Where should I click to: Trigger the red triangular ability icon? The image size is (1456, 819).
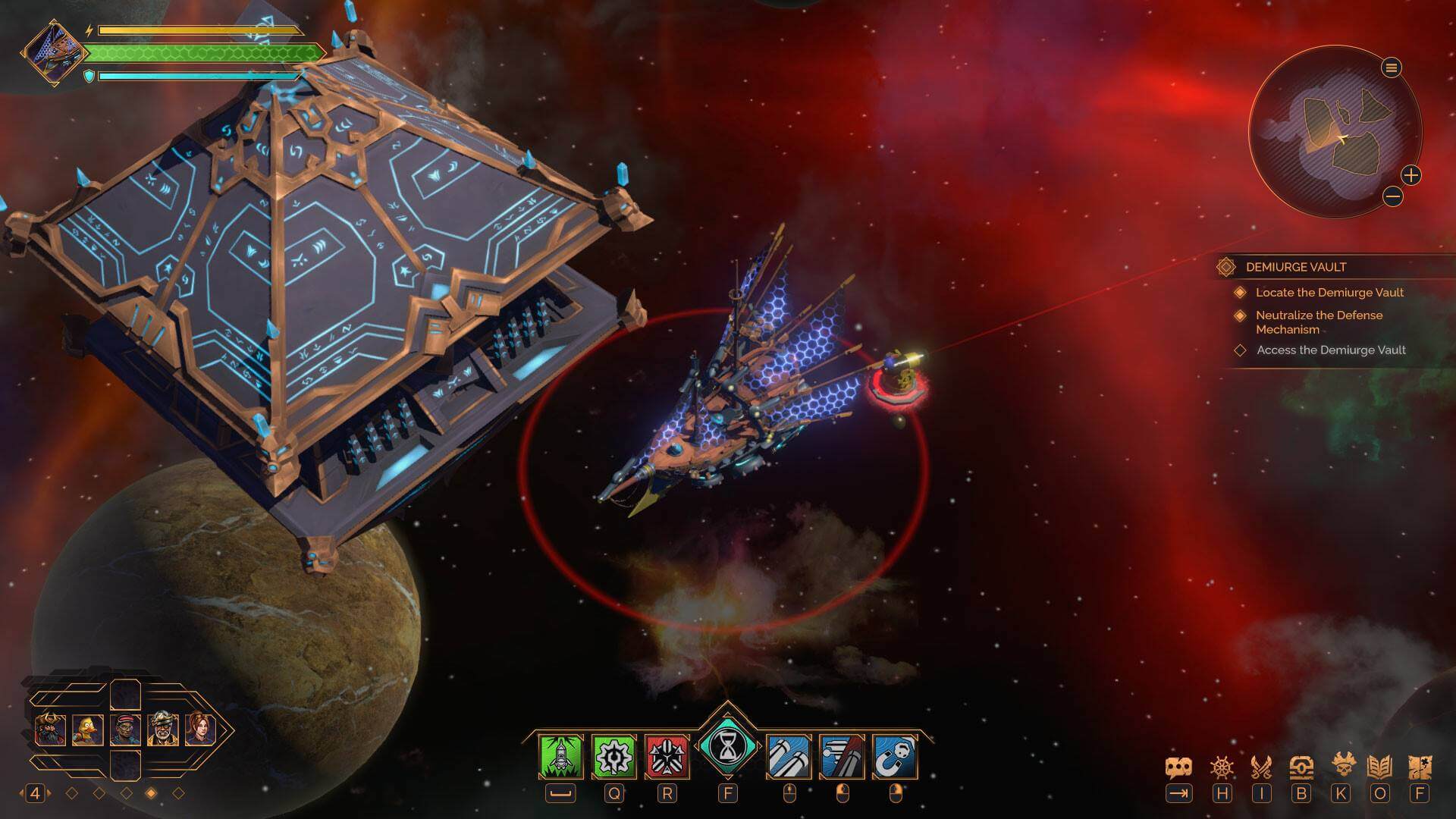pyautogui.click(x=667, y=756)
